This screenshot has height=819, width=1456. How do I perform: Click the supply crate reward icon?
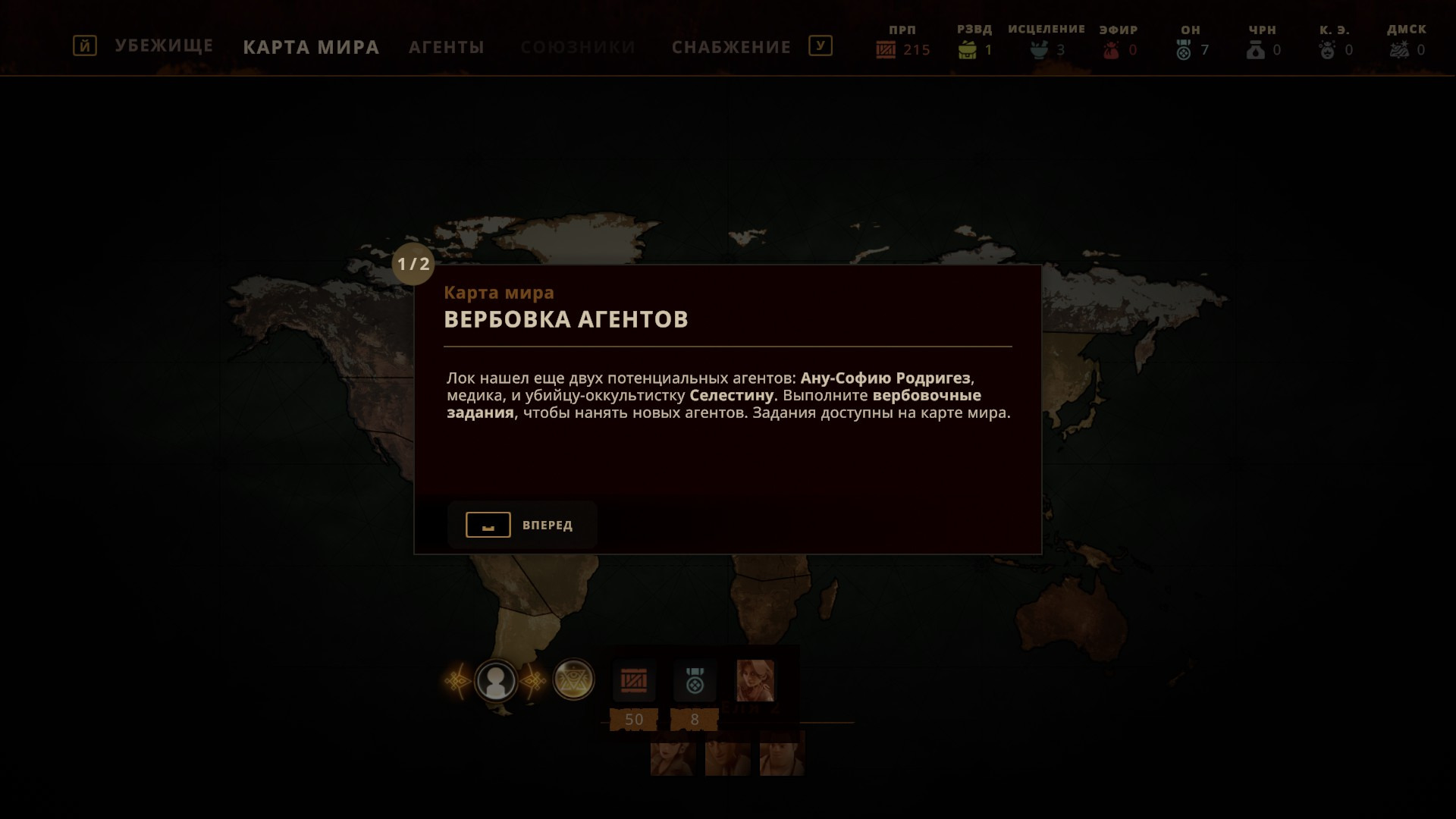634,681
